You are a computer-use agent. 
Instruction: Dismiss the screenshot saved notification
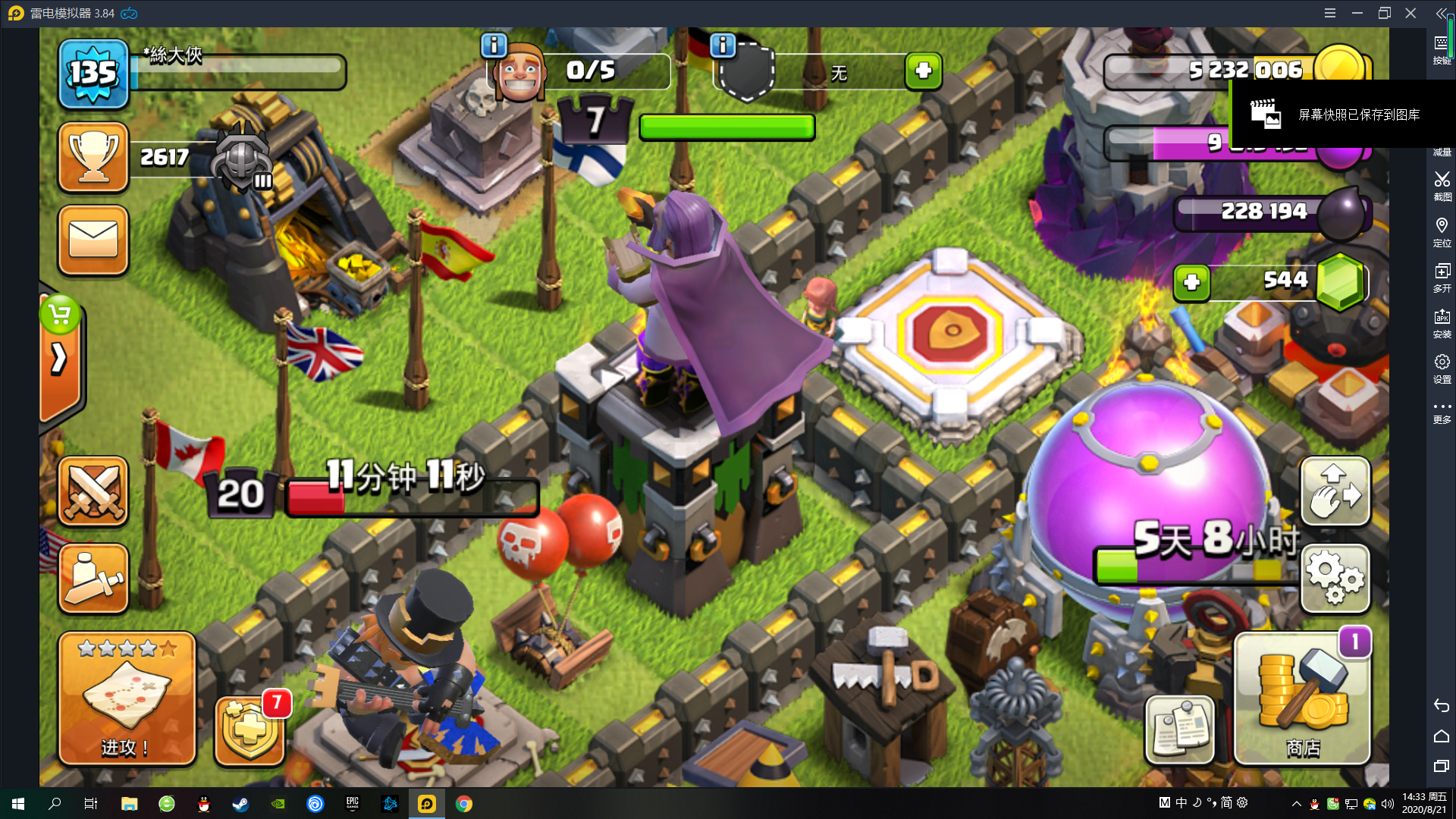point(1342,114)
